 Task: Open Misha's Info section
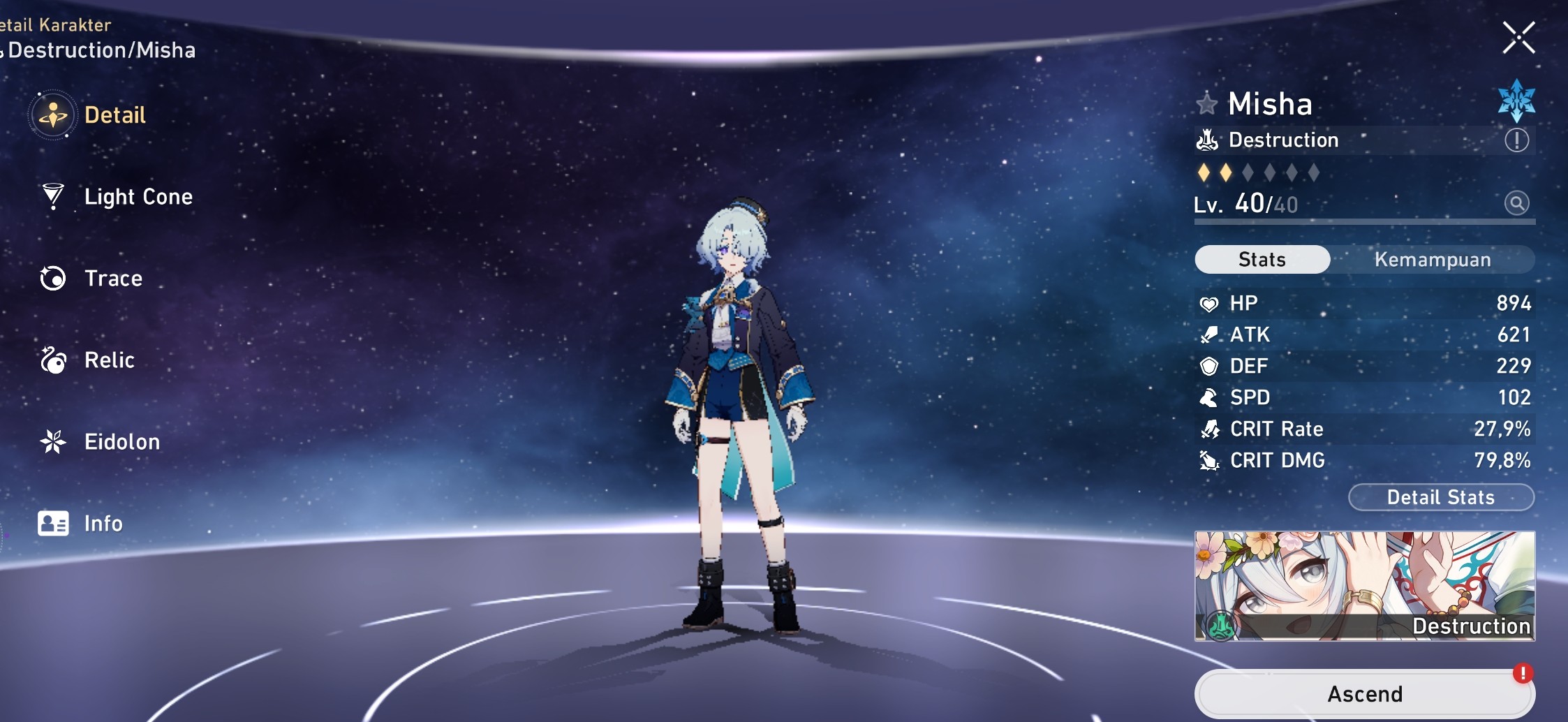(x=102, y=524)
